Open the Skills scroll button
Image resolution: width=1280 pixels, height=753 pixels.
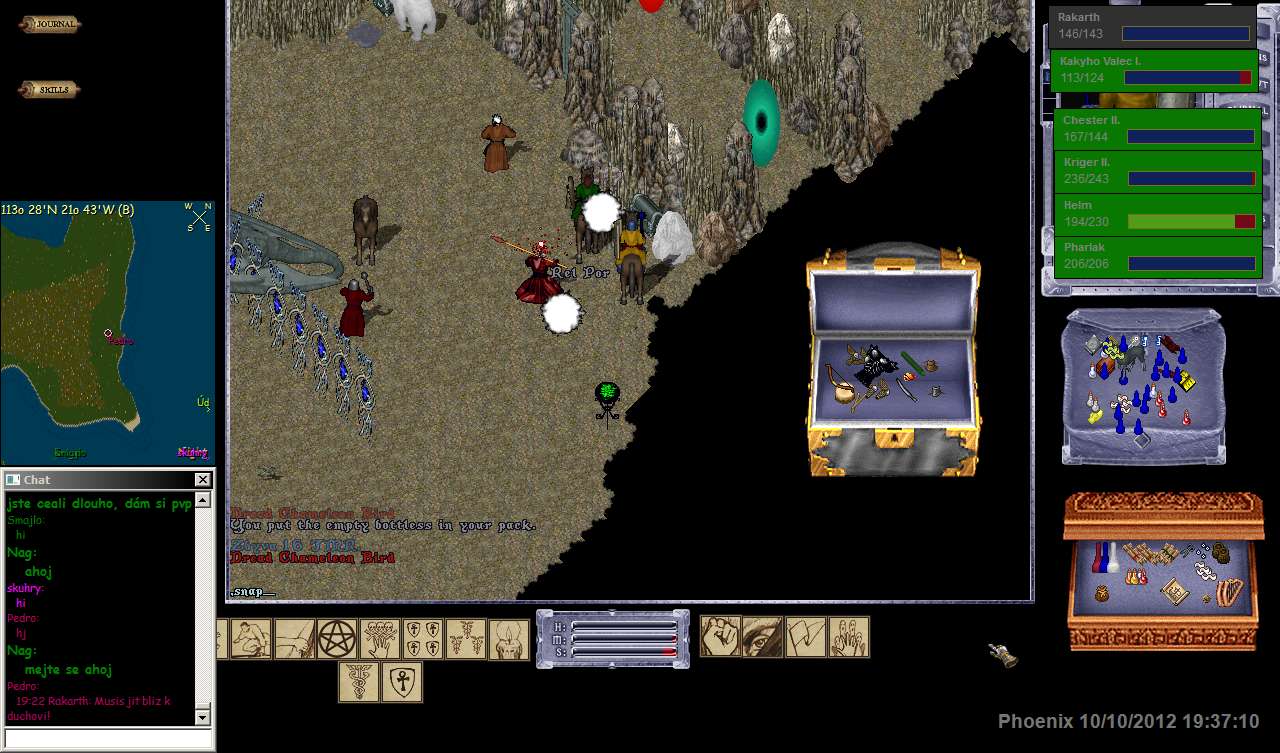tap(49, 90)
